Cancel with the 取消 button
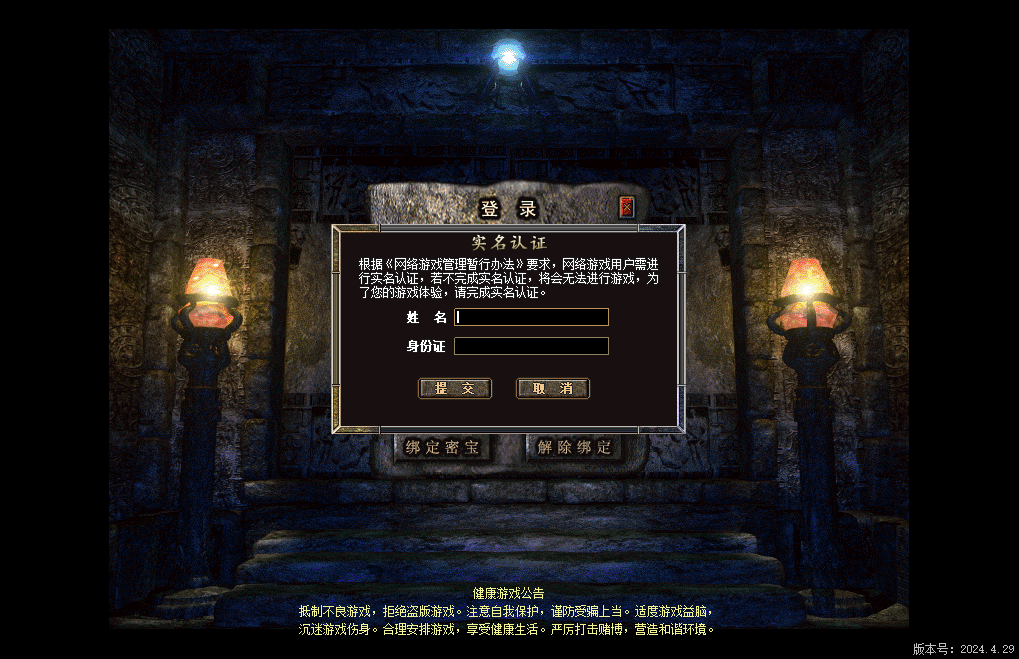Image resolution: width=1019 pixels, height=659 pixels. [x=552, y=388]
